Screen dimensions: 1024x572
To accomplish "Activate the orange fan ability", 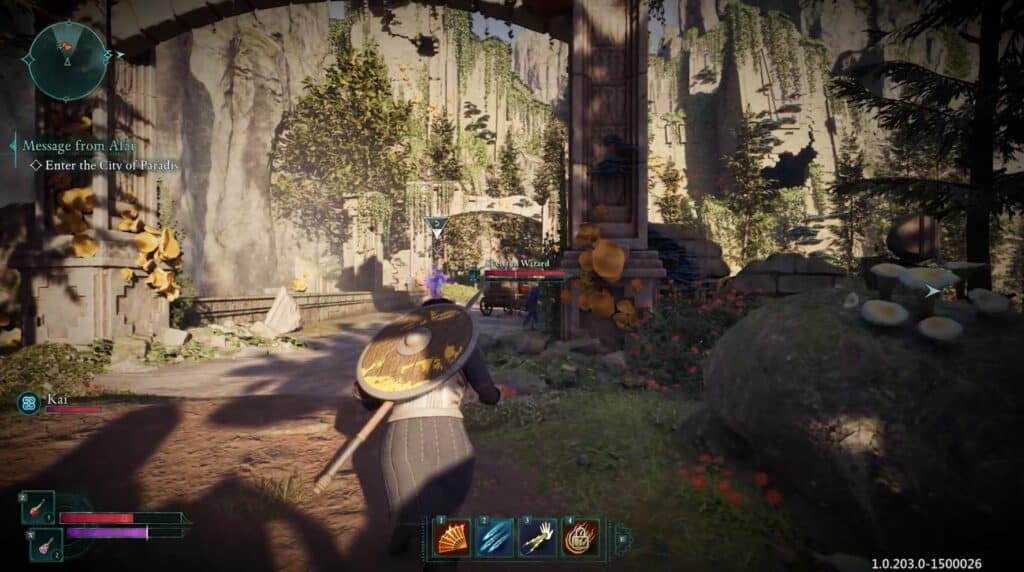I will pyautogui.click(x=452, y=538).
